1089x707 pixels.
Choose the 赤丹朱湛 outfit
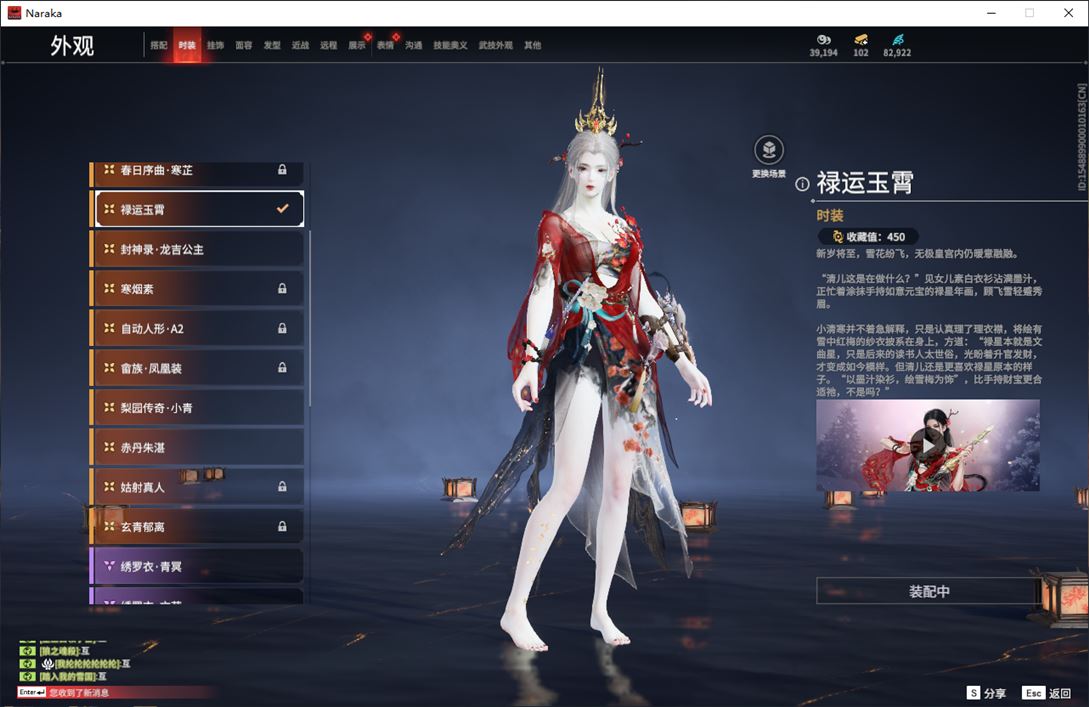click(197, 447)
